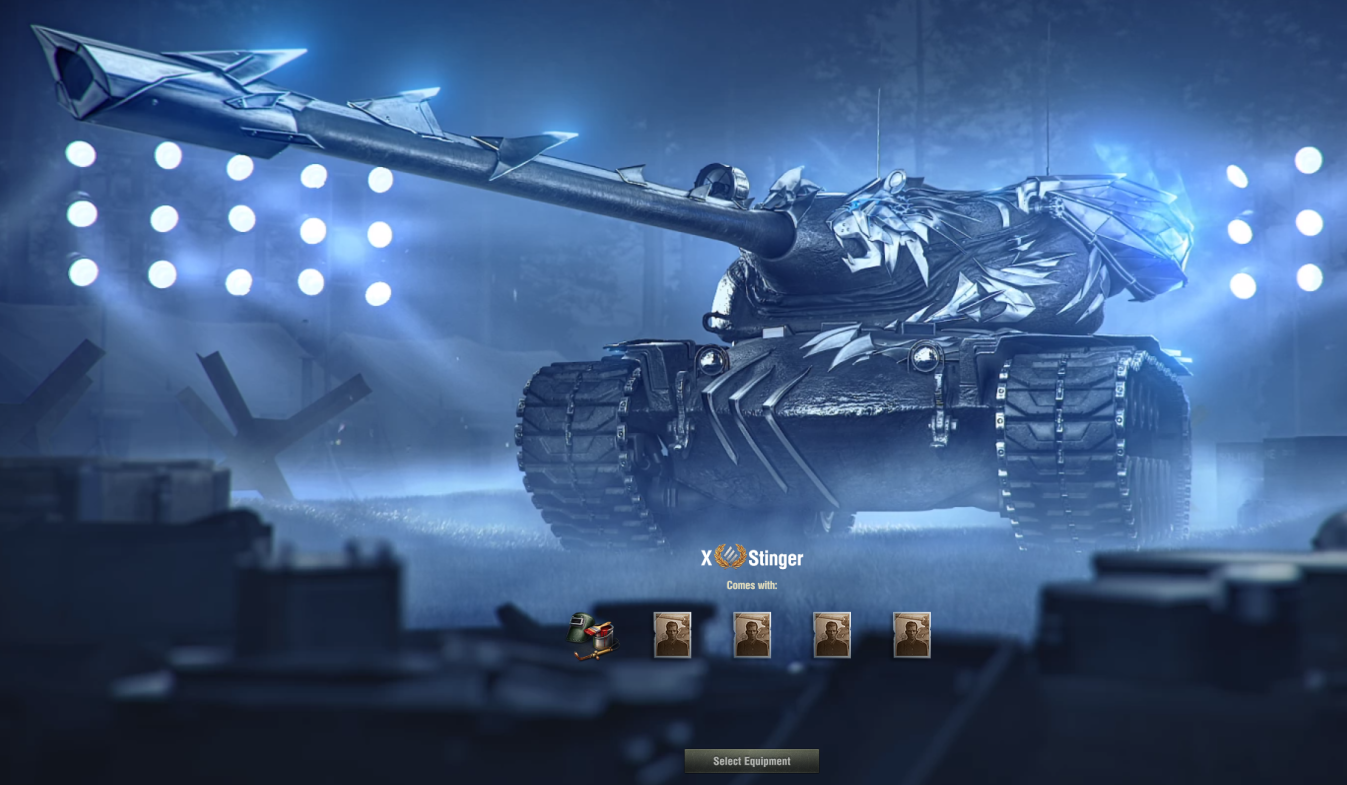Select the fourth crew member portrait
Image resolution: width=1347 pixels, height=785 pixels.
click(910, 634)
